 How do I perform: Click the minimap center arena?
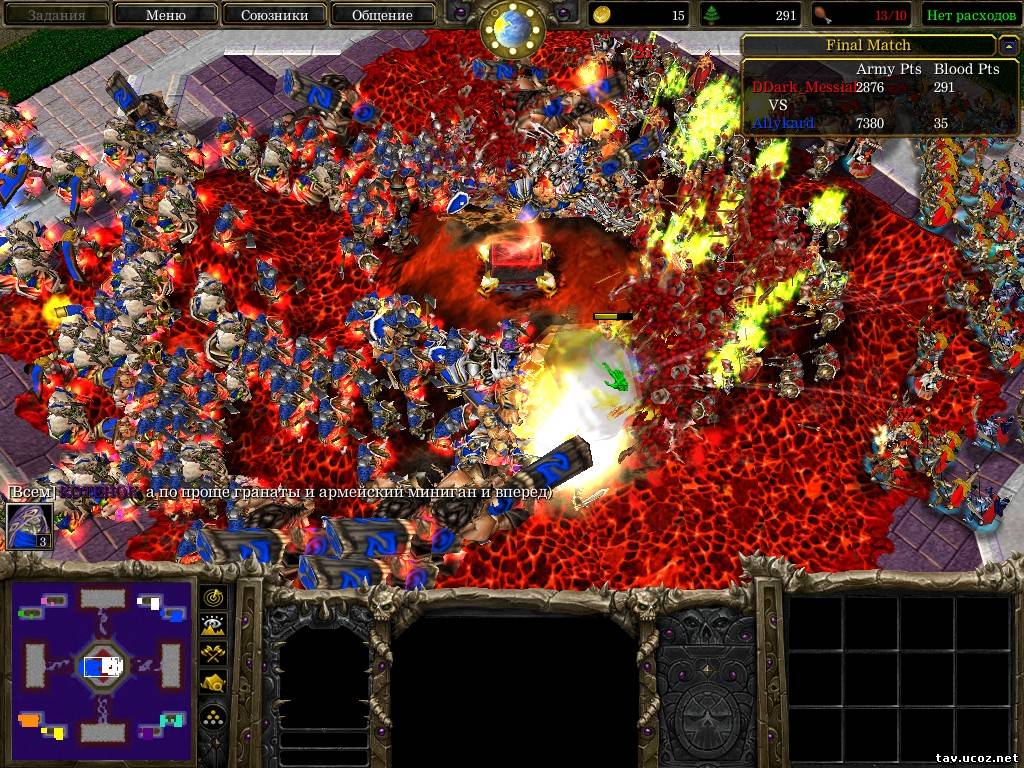[102, 666]
